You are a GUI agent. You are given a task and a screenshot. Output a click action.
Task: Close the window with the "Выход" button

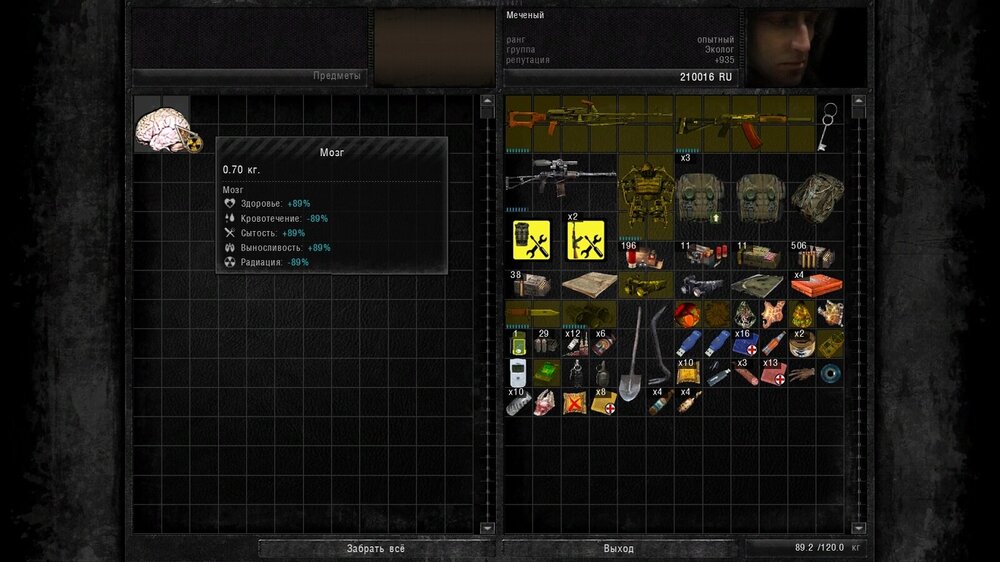pyautogui.click(x=619, y=548)
